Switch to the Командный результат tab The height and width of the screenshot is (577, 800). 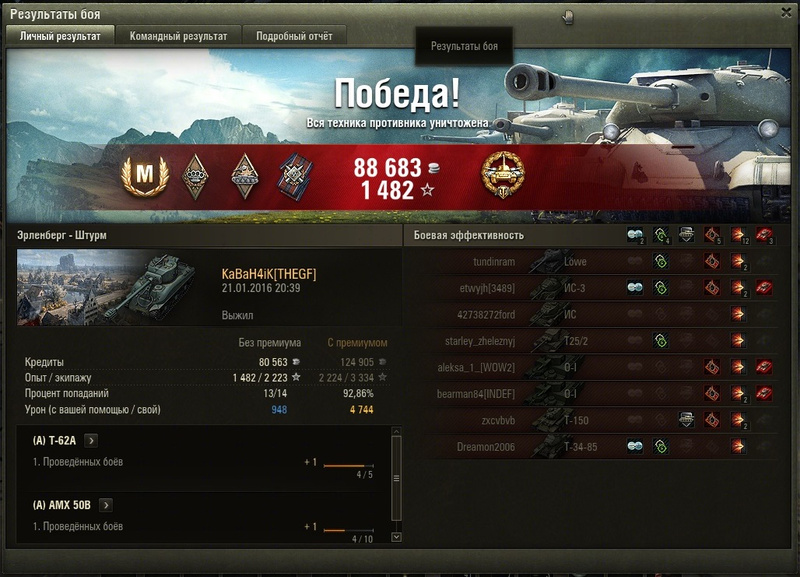(x=178, y=36)
